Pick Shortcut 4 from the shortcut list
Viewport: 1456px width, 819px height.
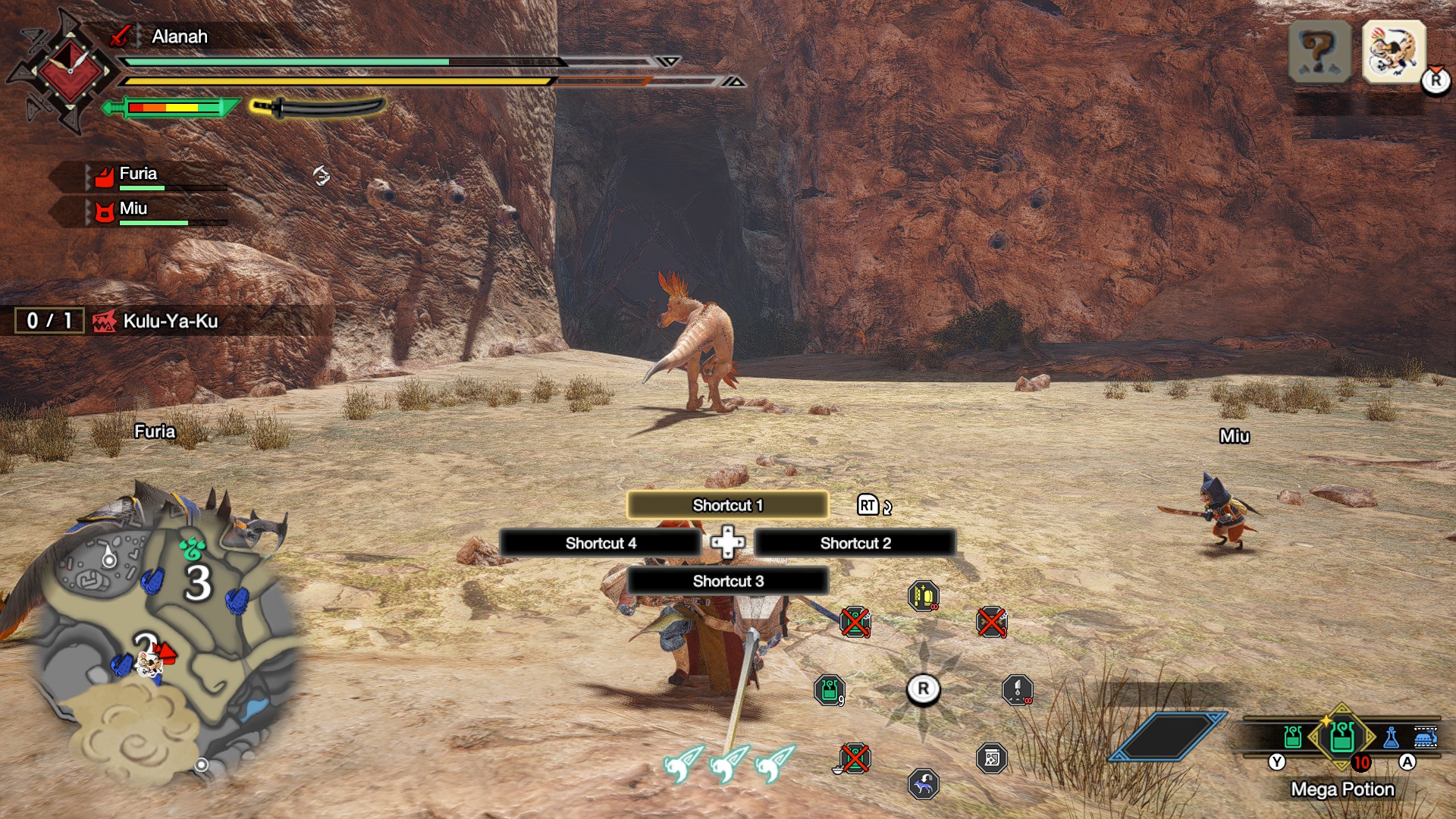point(600,543)
